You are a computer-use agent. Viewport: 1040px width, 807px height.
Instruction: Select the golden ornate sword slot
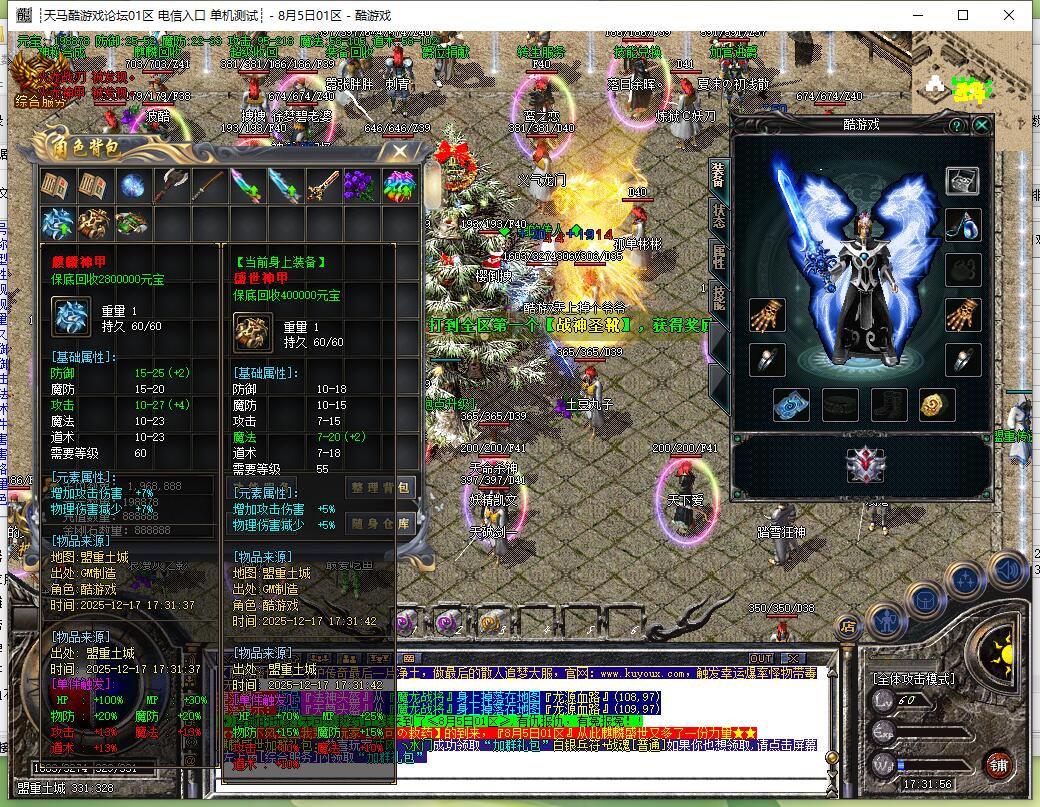tap(322, 185)
